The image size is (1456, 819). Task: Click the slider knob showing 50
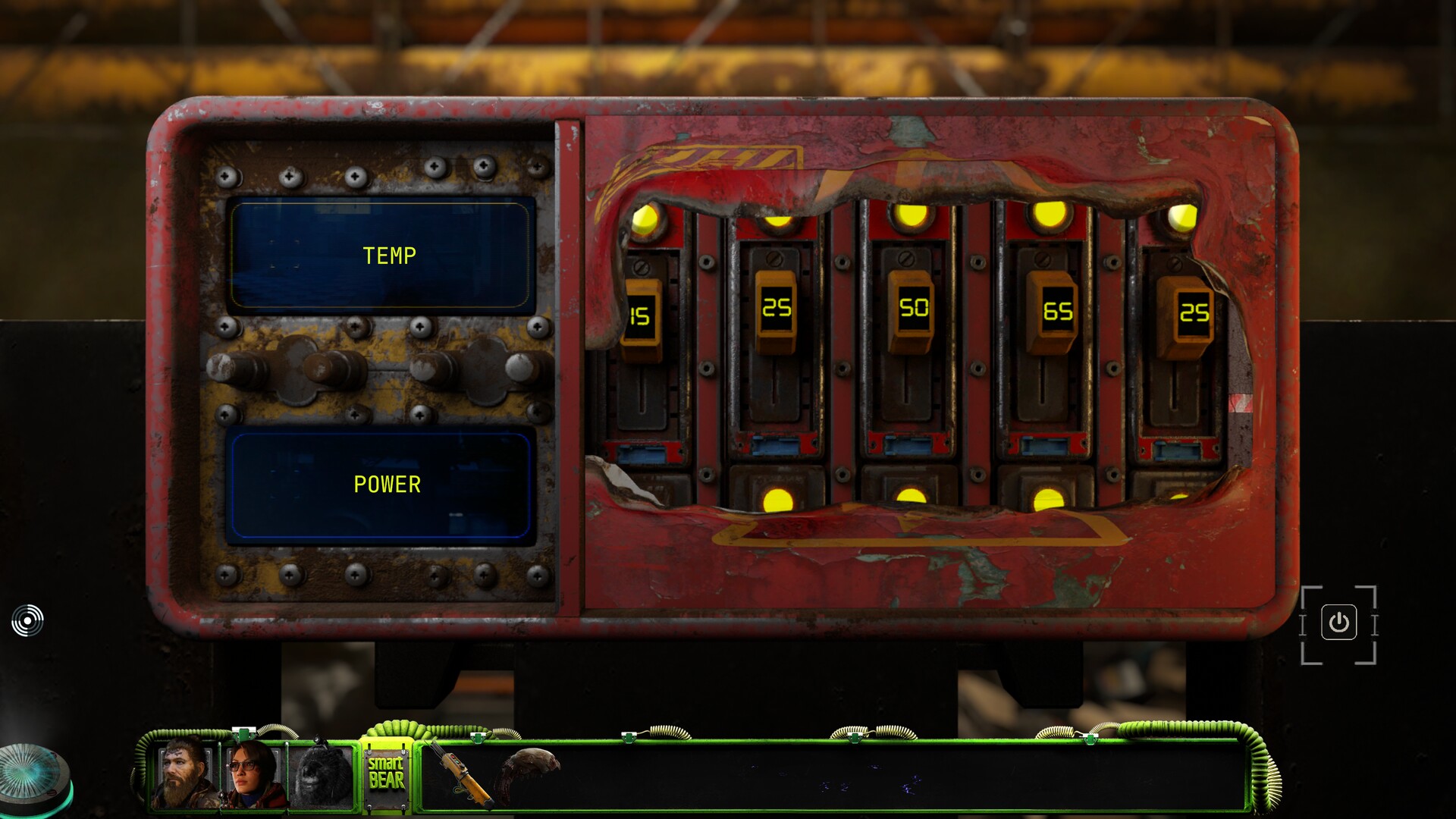(912, 309)
